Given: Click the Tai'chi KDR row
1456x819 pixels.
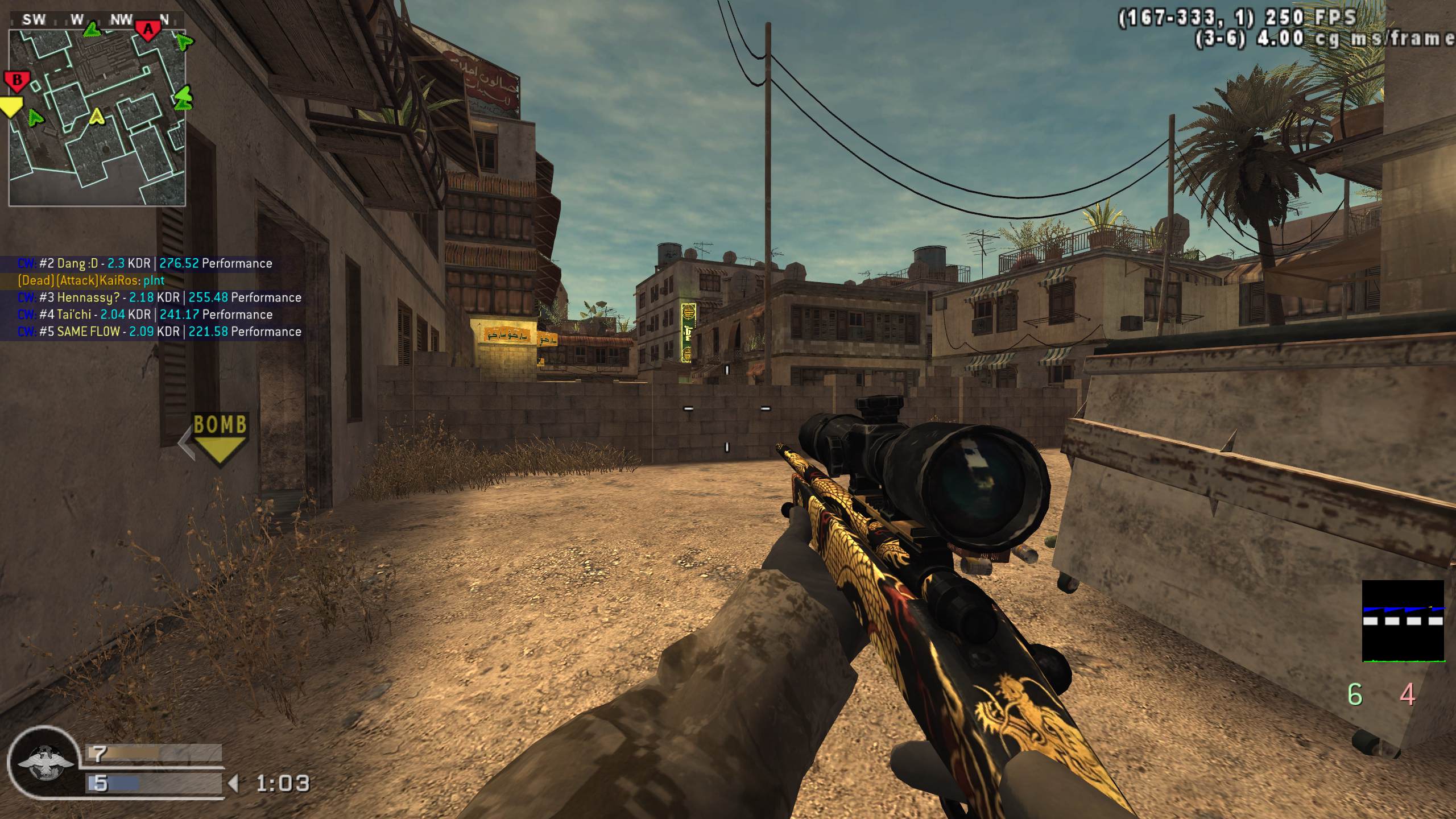Looking at the screenshot, I should click(145, 315).
